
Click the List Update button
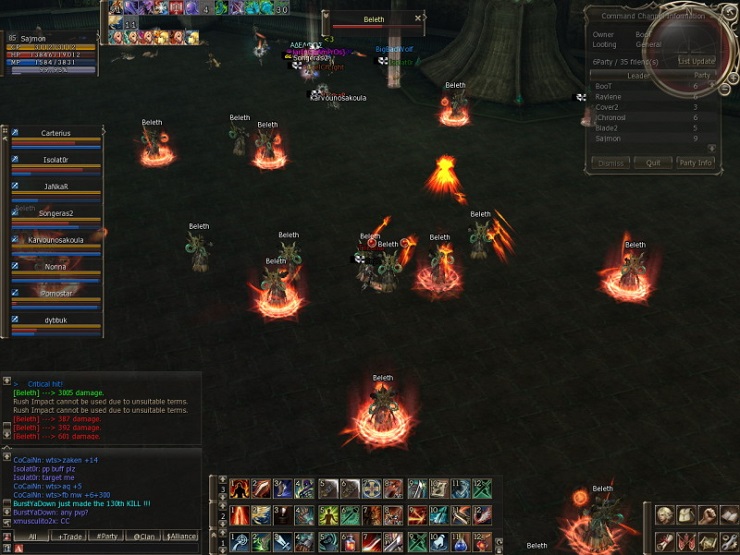[696, 61]
